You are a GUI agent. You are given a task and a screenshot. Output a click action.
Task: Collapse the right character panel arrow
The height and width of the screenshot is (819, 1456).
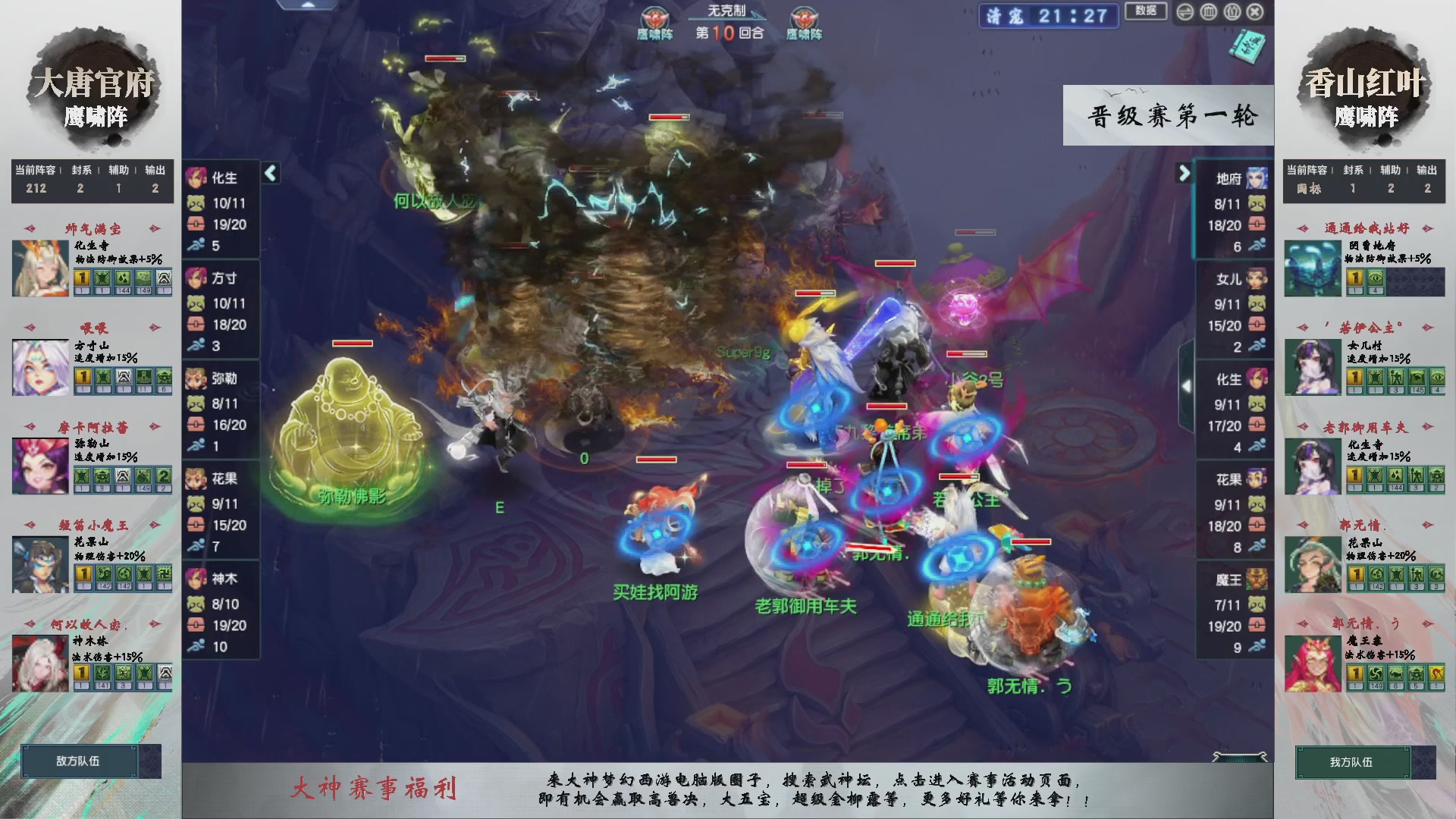click(x=1185, y=174)
